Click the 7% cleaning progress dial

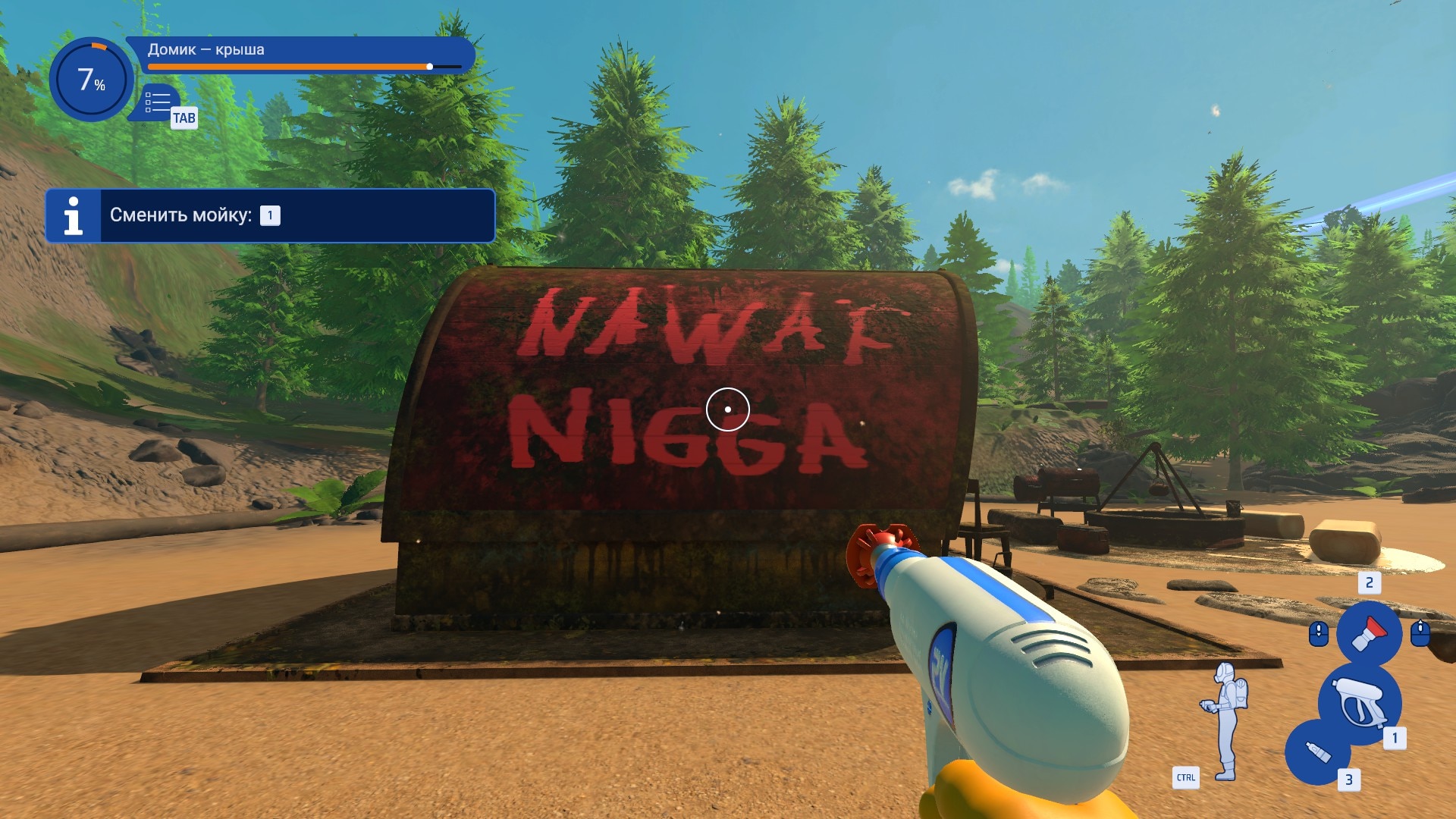[91, 80]
